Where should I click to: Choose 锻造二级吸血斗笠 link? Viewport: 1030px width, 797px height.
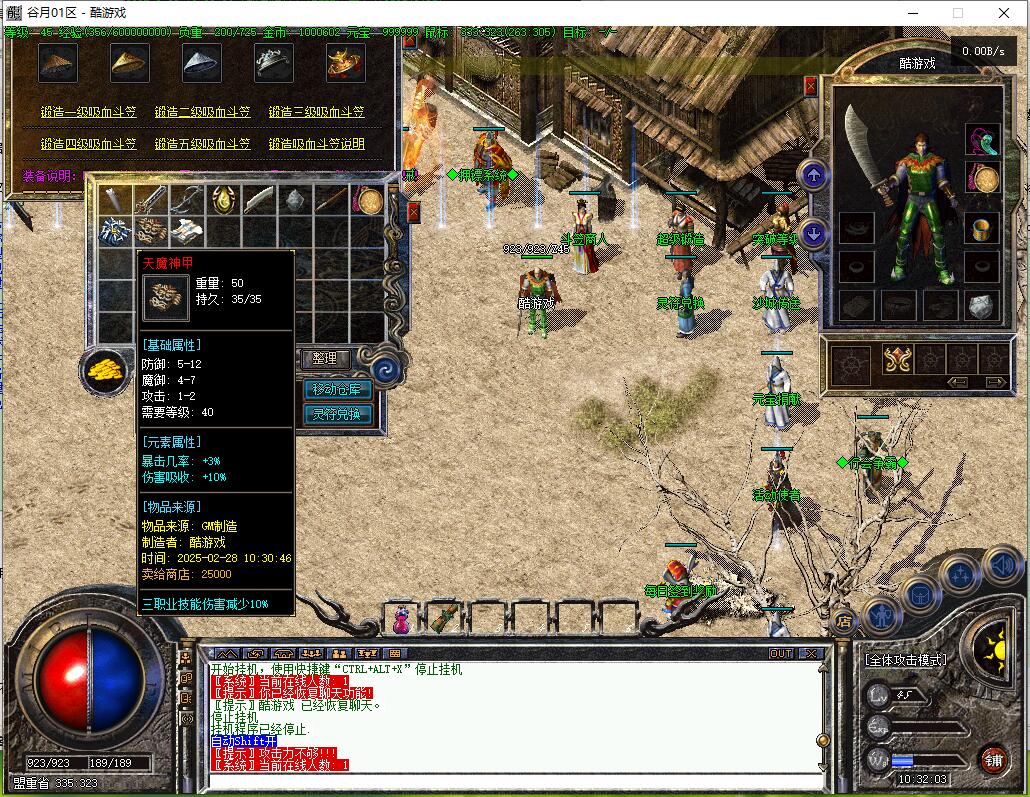point(203,113)
